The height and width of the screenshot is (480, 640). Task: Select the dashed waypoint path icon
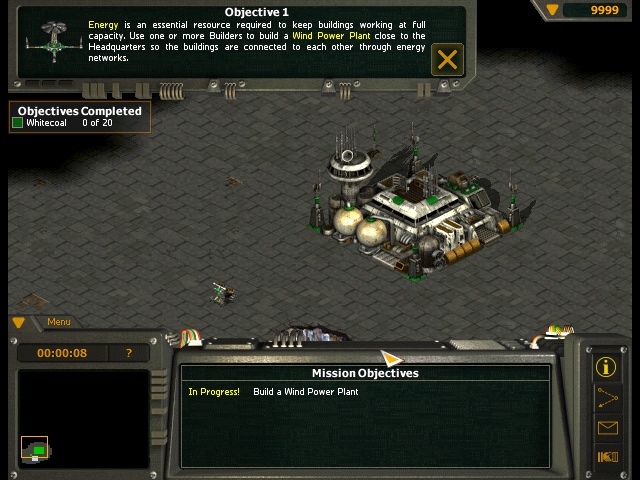[x=606, y=397]
